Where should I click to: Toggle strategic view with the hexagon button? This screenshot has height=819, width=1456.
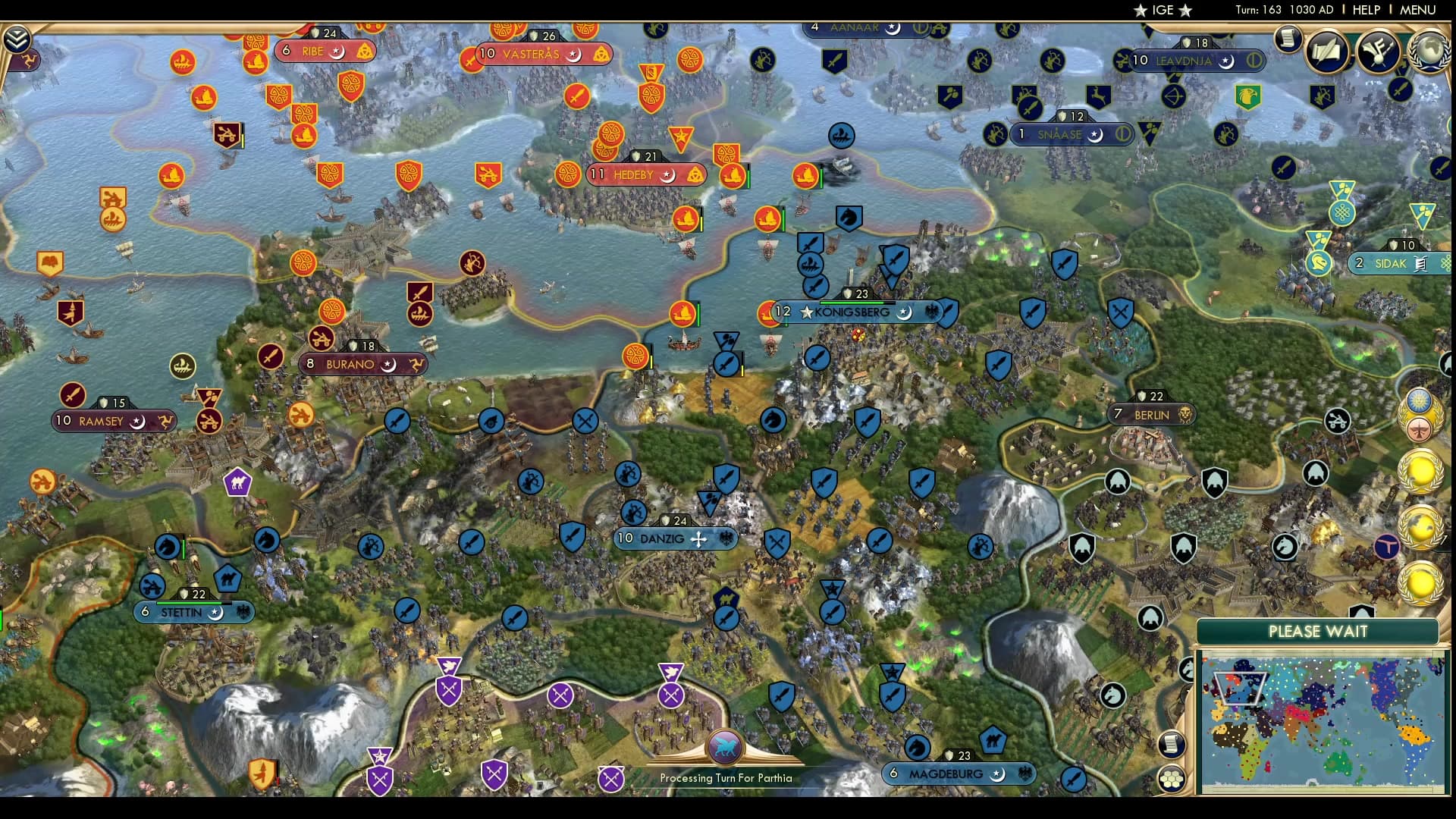click(x=1172, y=778)
